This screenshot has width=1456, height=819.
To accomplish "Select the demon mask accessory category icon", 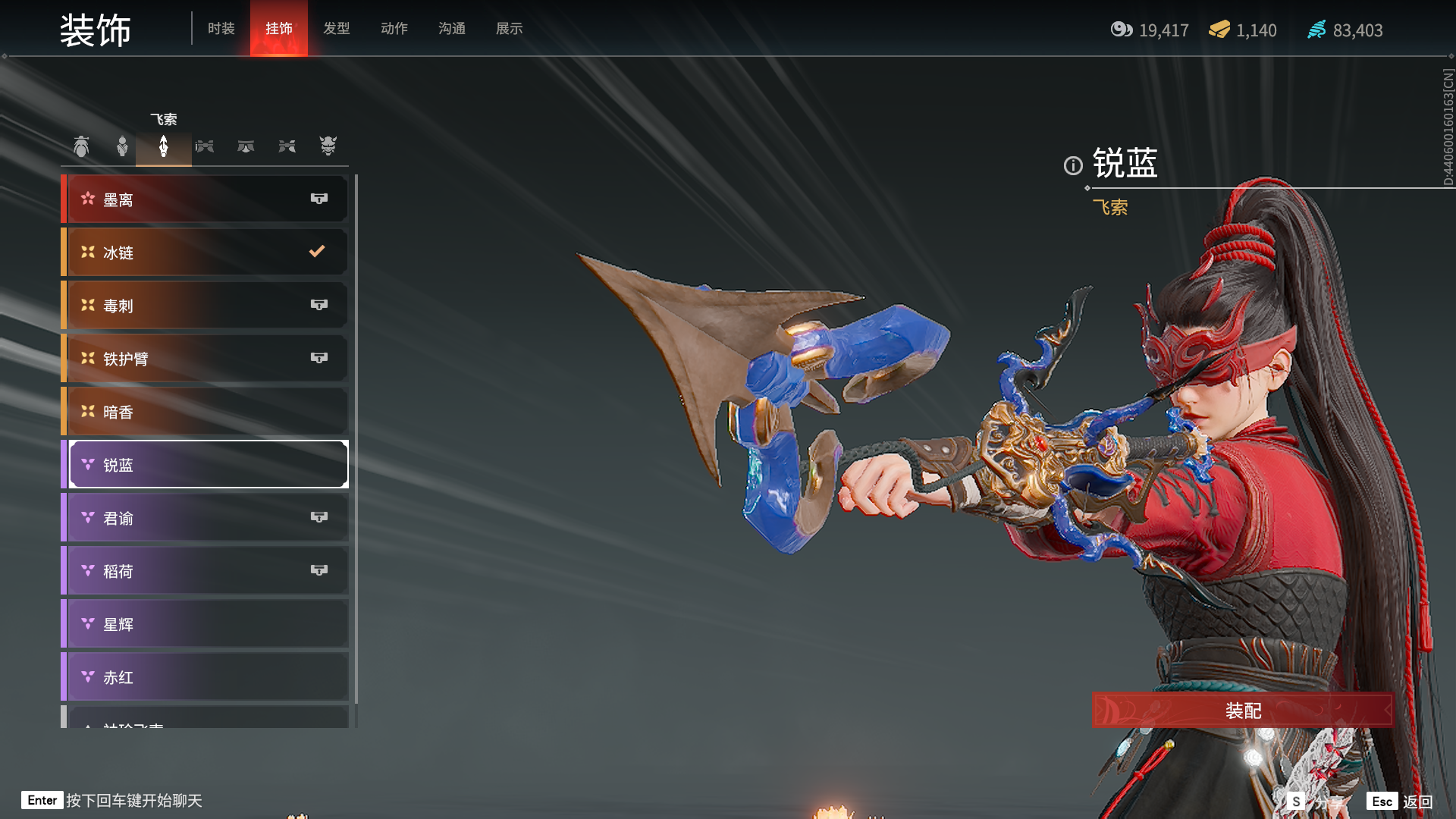I will (328, 146).
